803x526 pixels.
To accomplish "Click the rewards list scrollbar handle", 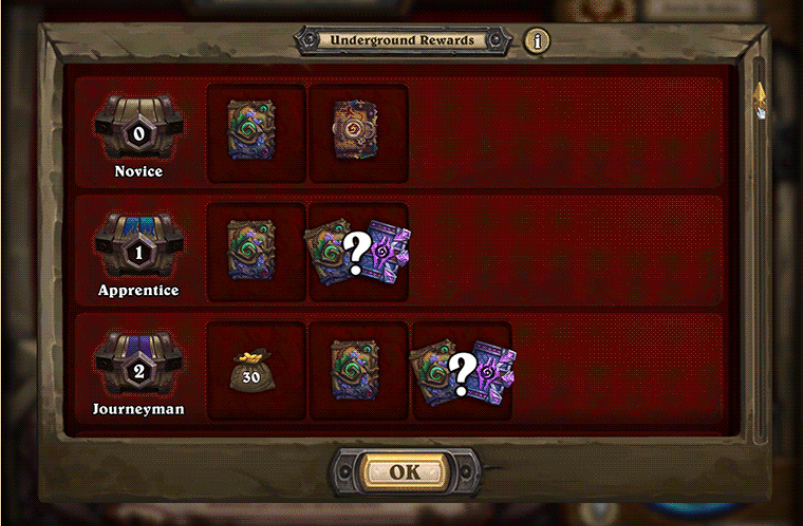I will pyautogui.click(x=759, y=98).
